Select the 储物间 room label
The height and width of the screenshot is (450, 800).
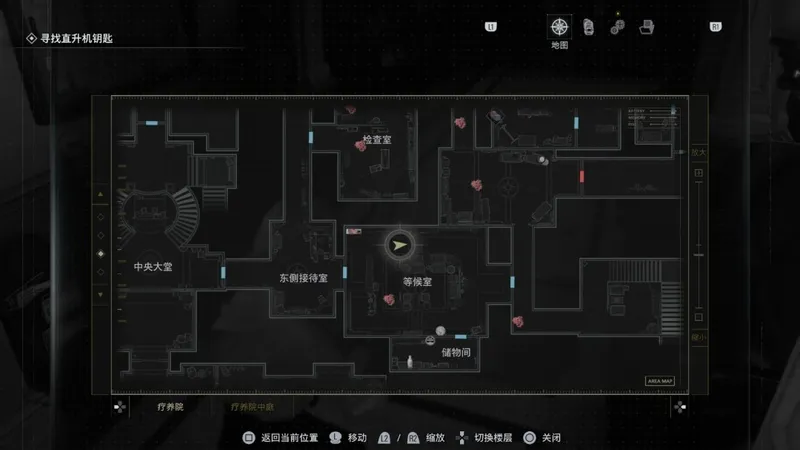coord(456,353)
